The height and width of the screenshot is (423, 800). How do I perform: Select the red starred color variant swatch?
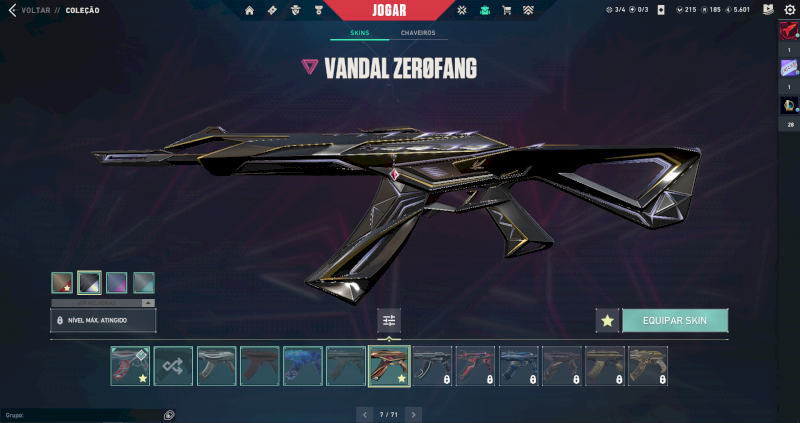(62, 283)
